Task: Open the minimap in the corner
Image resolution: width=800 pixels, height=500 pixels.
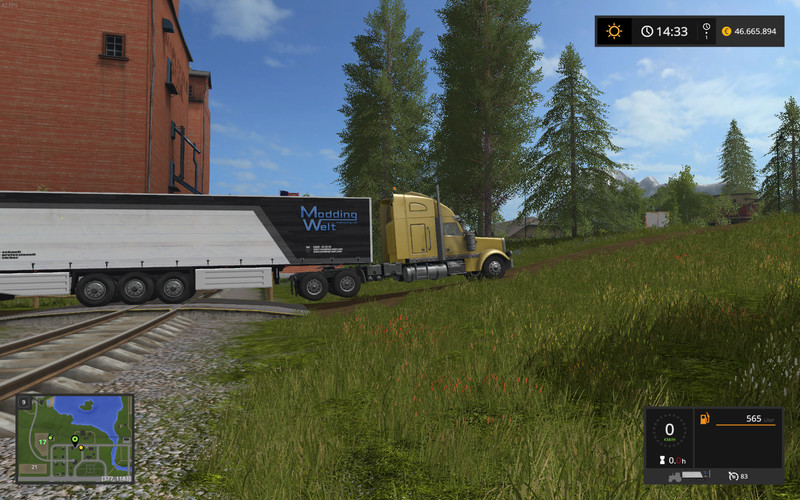Action: (x=74, y=439)
